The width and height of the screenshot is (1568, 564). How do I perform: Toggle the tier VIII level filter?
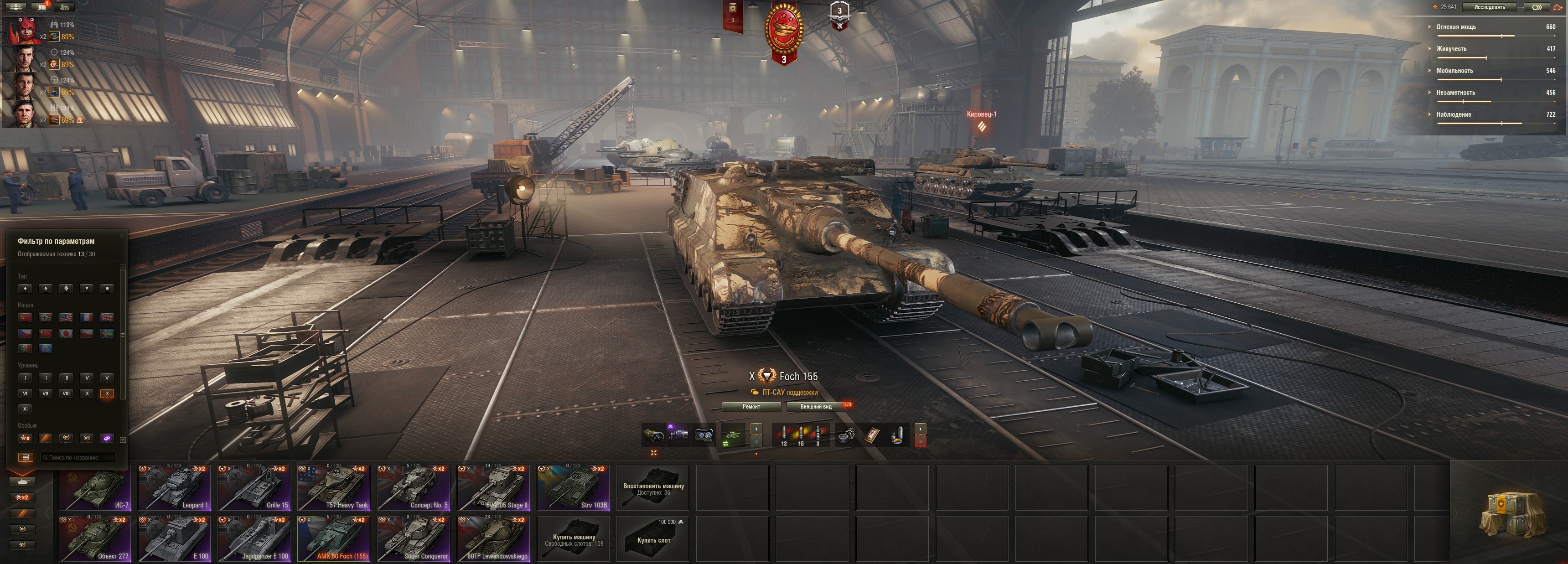66,393
